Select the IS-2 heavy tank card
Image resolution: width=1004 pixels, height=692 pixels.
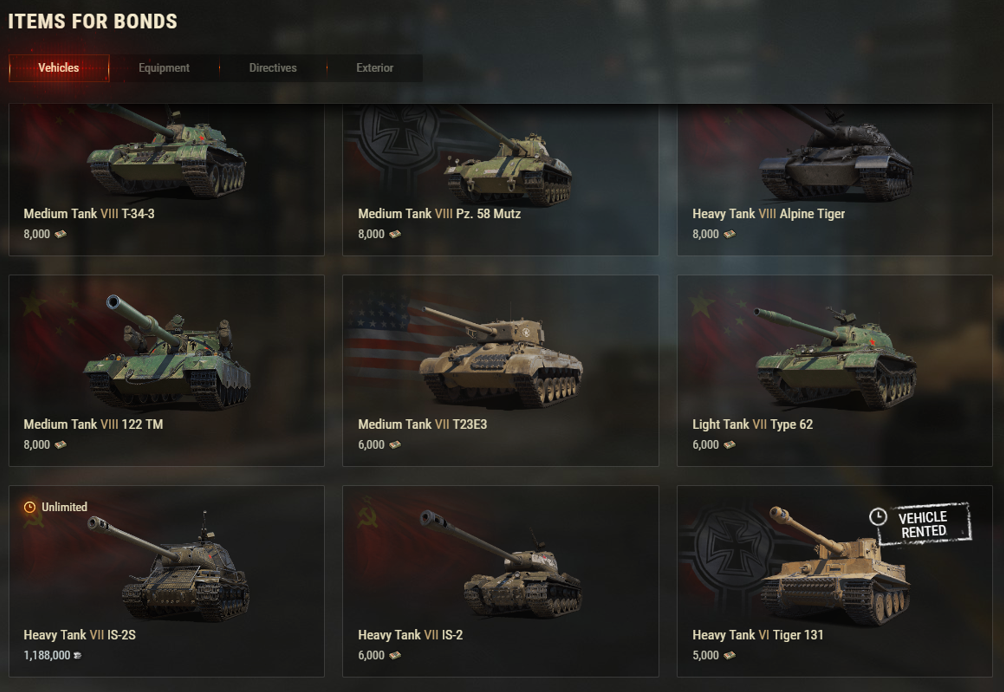(500, 581)
